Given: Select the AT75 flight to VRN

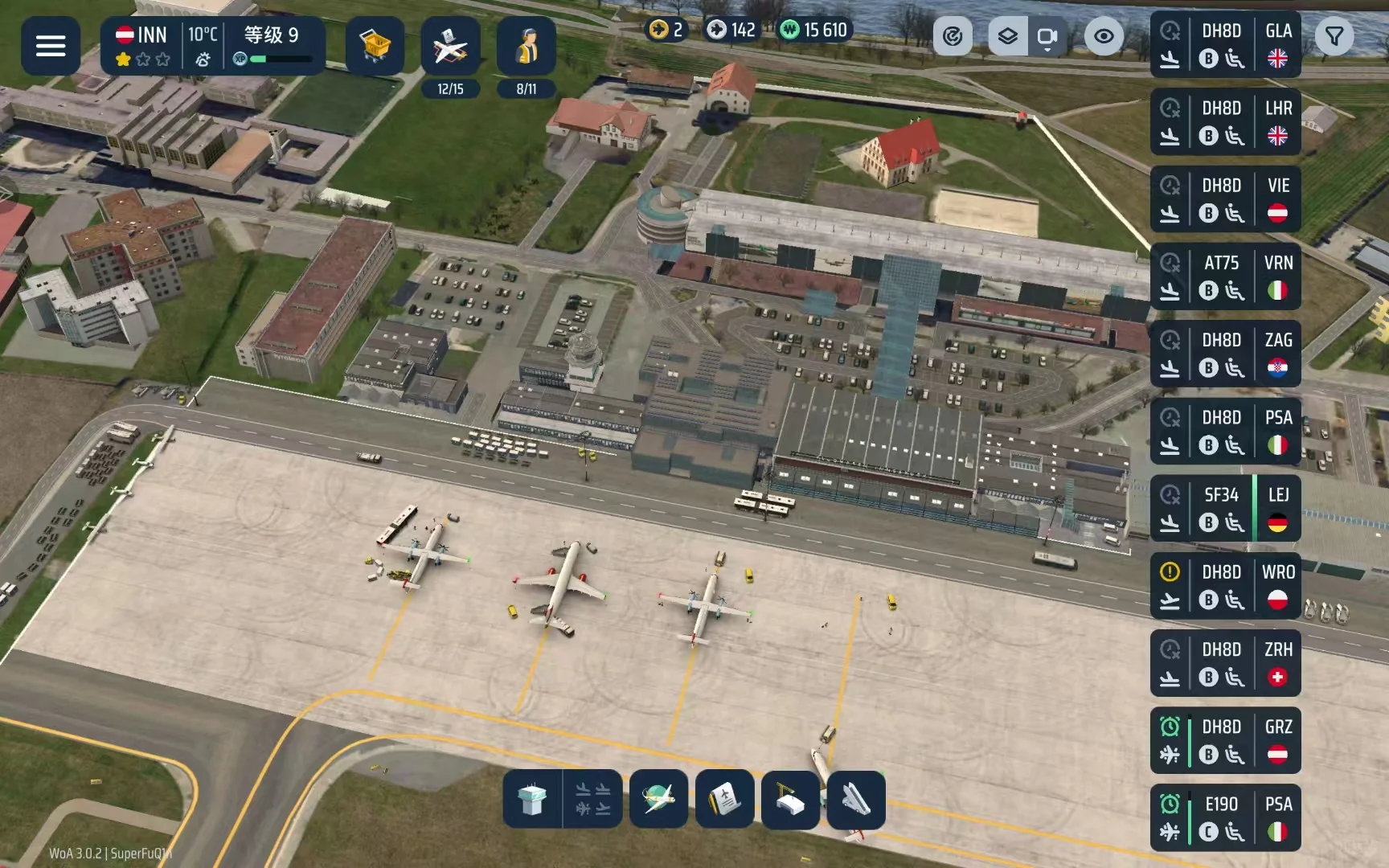Looking at the screenshot, I should (x=1225, y=276).
